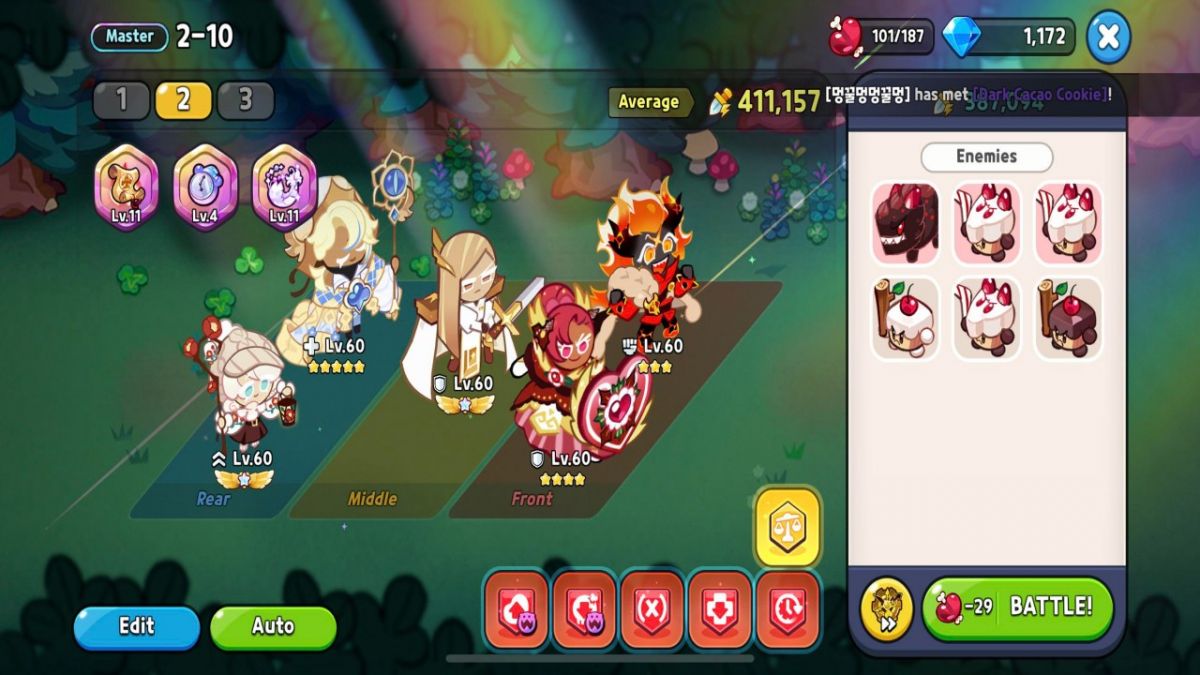Close the battle preparation screen

coord(1108,37)
